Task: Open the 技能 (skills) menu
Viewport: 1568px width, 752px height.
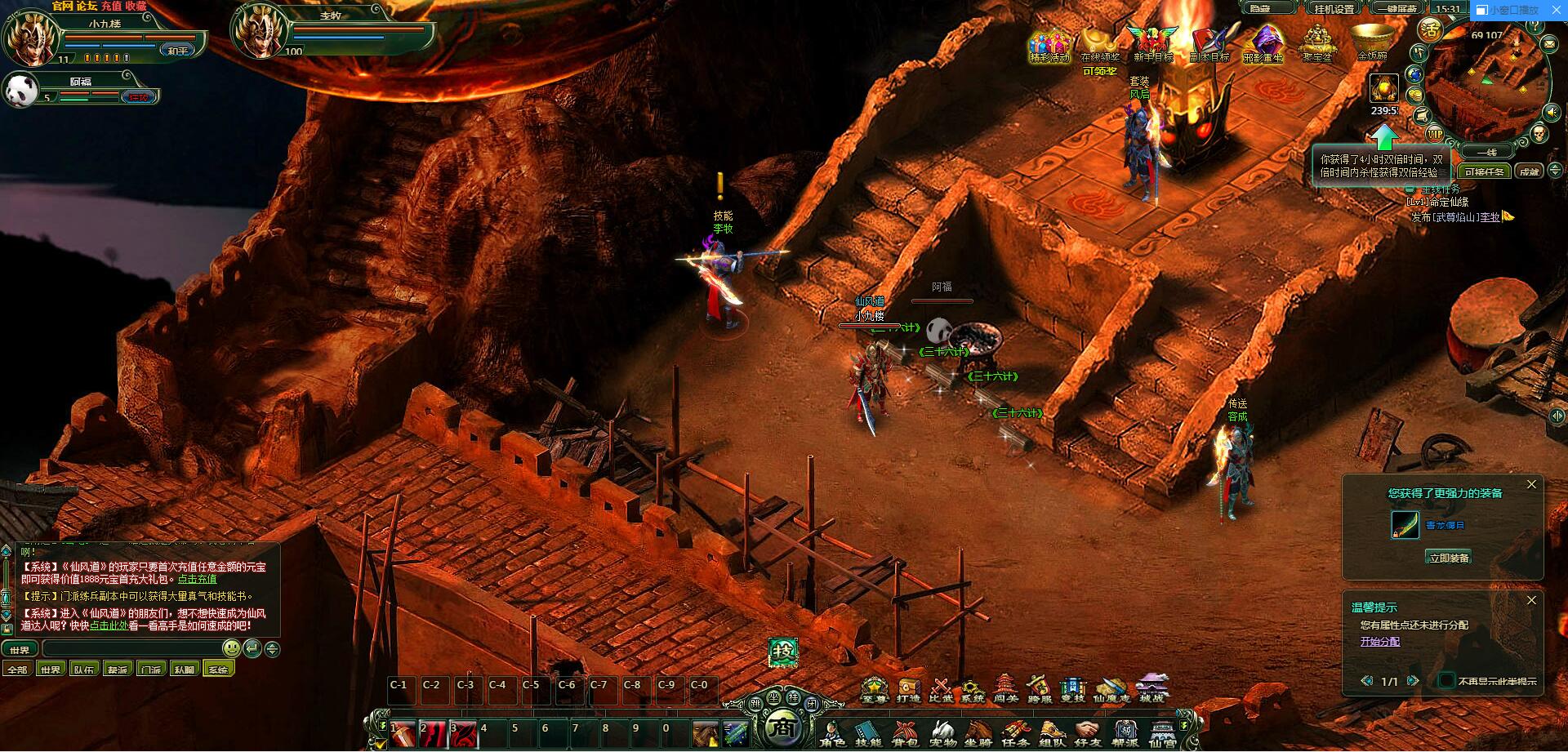Action: [868, 732]
